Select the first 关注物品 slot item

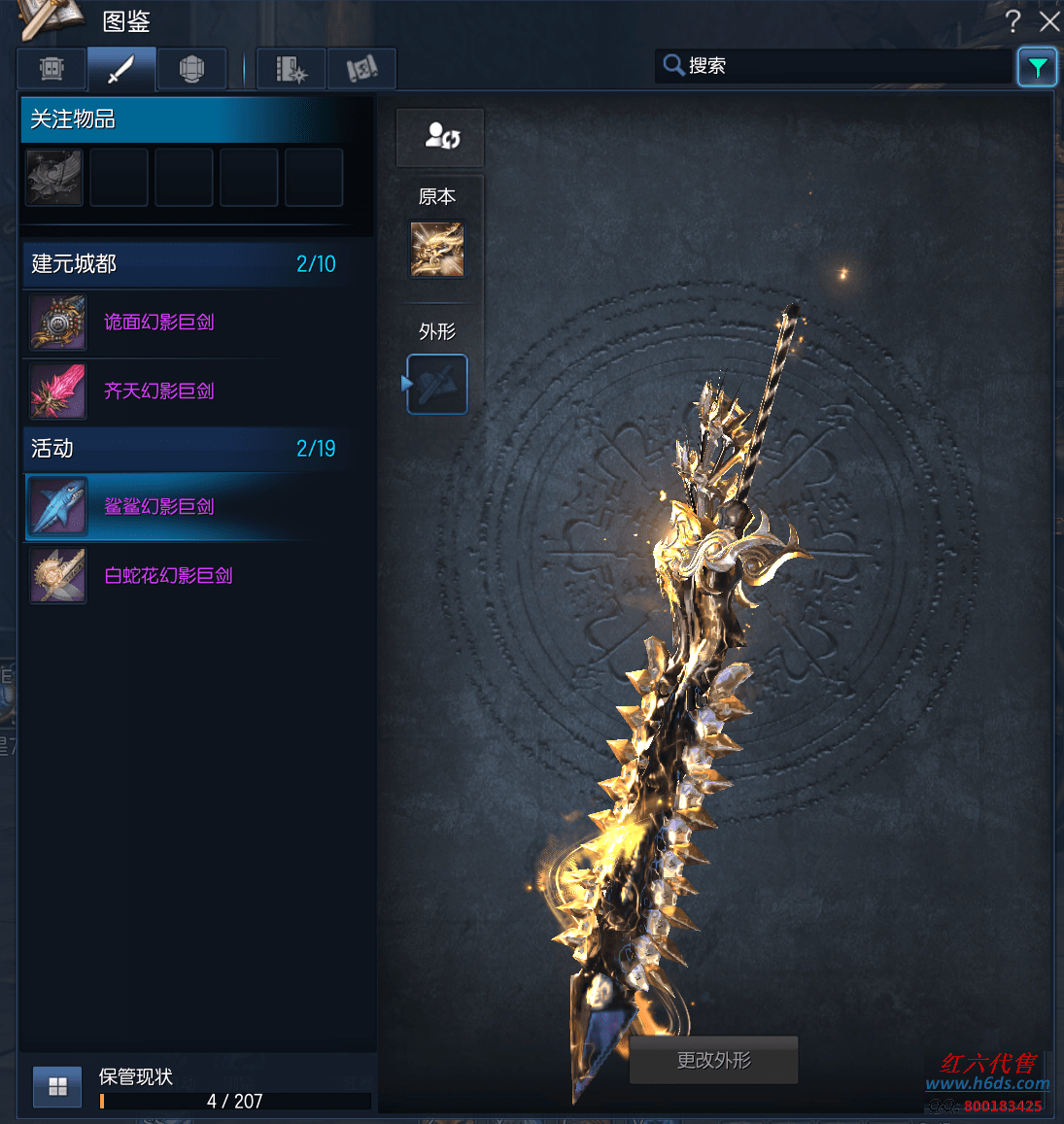[54, 178]
